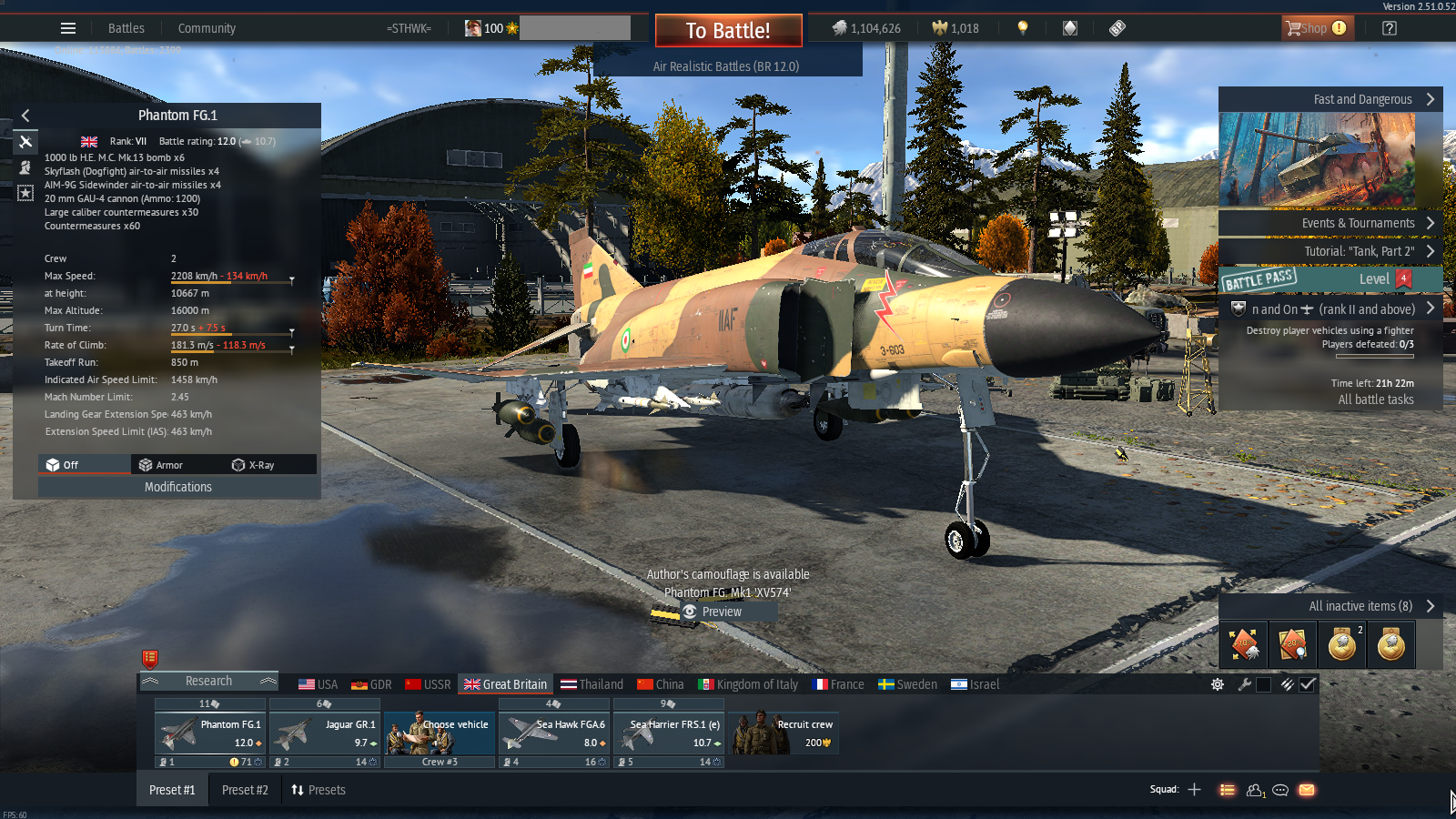Switch to Preset #2
1456x819 pixels.
coord(245,790)
